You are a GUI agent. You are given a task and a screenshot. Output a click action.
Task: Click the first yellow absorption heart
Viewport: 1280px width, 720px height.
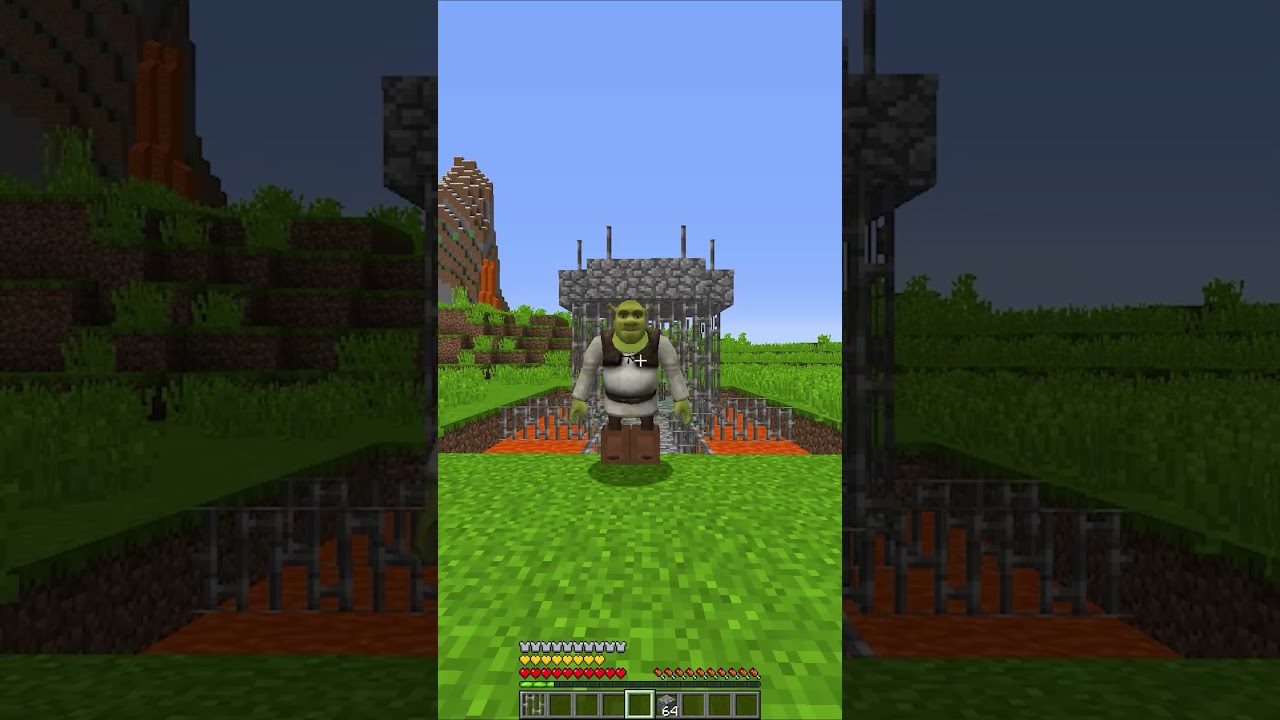click(524, 659)
